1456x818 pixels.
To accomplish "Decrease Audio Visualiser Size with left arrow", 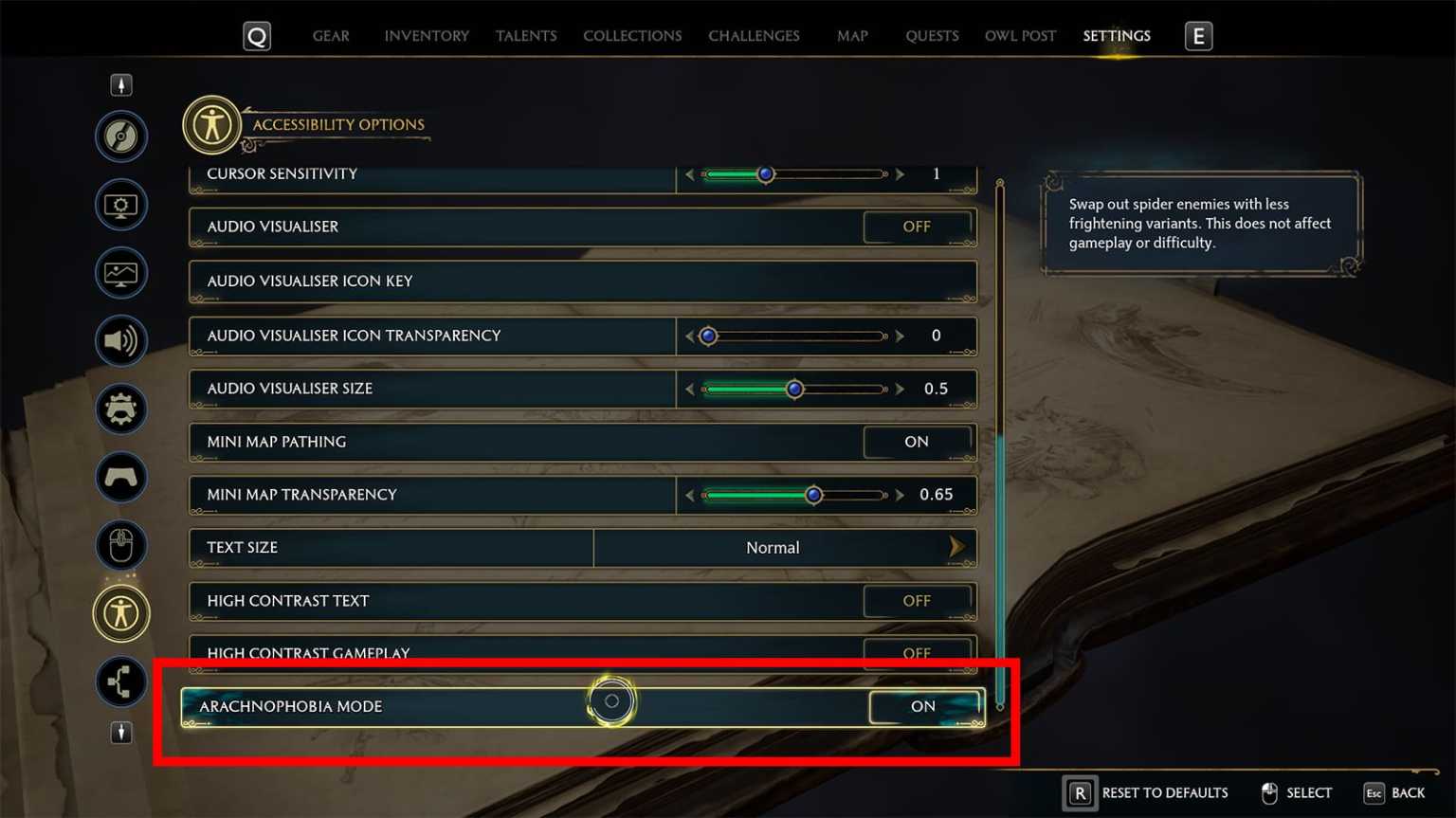I will (x=689, y=389).
